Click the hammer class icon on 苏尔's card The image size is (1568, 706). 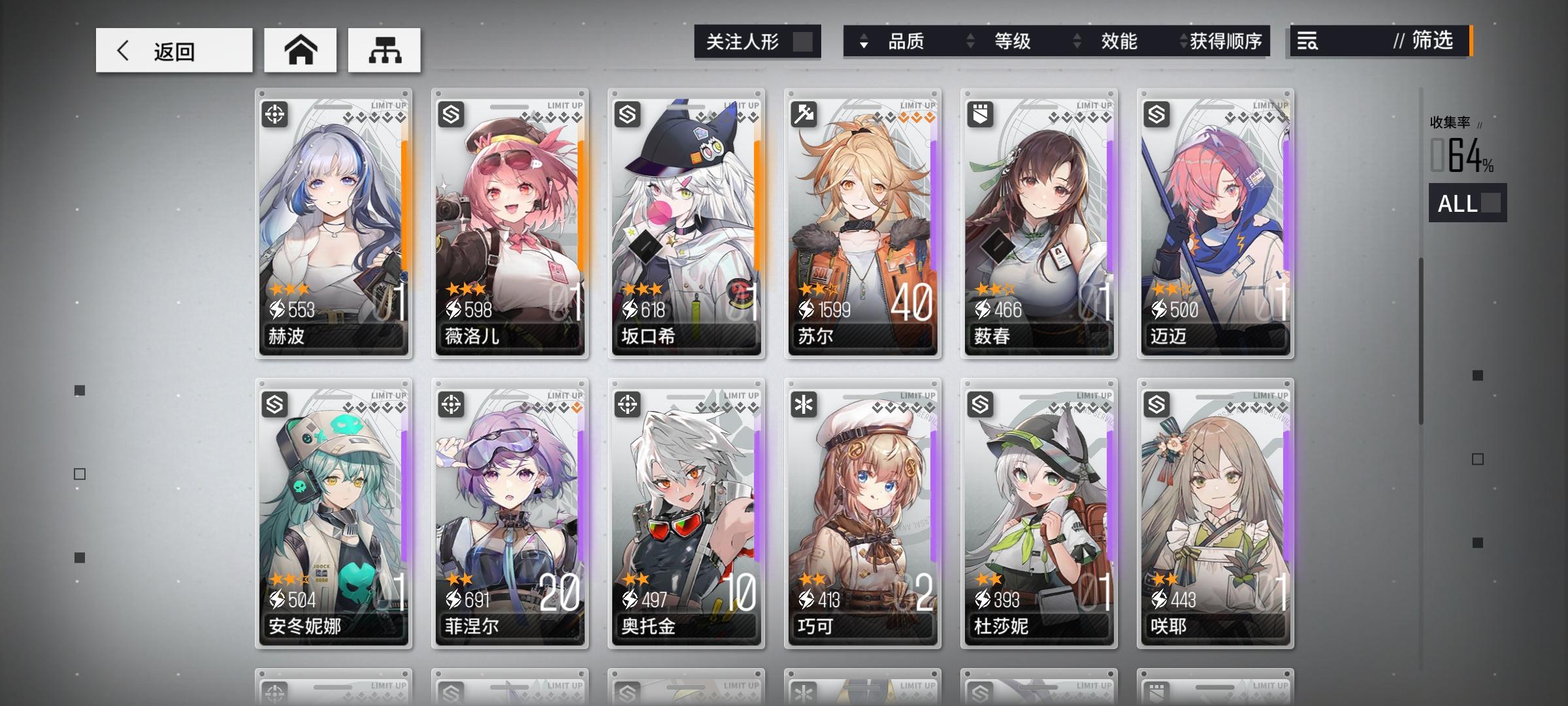[806, 115]
